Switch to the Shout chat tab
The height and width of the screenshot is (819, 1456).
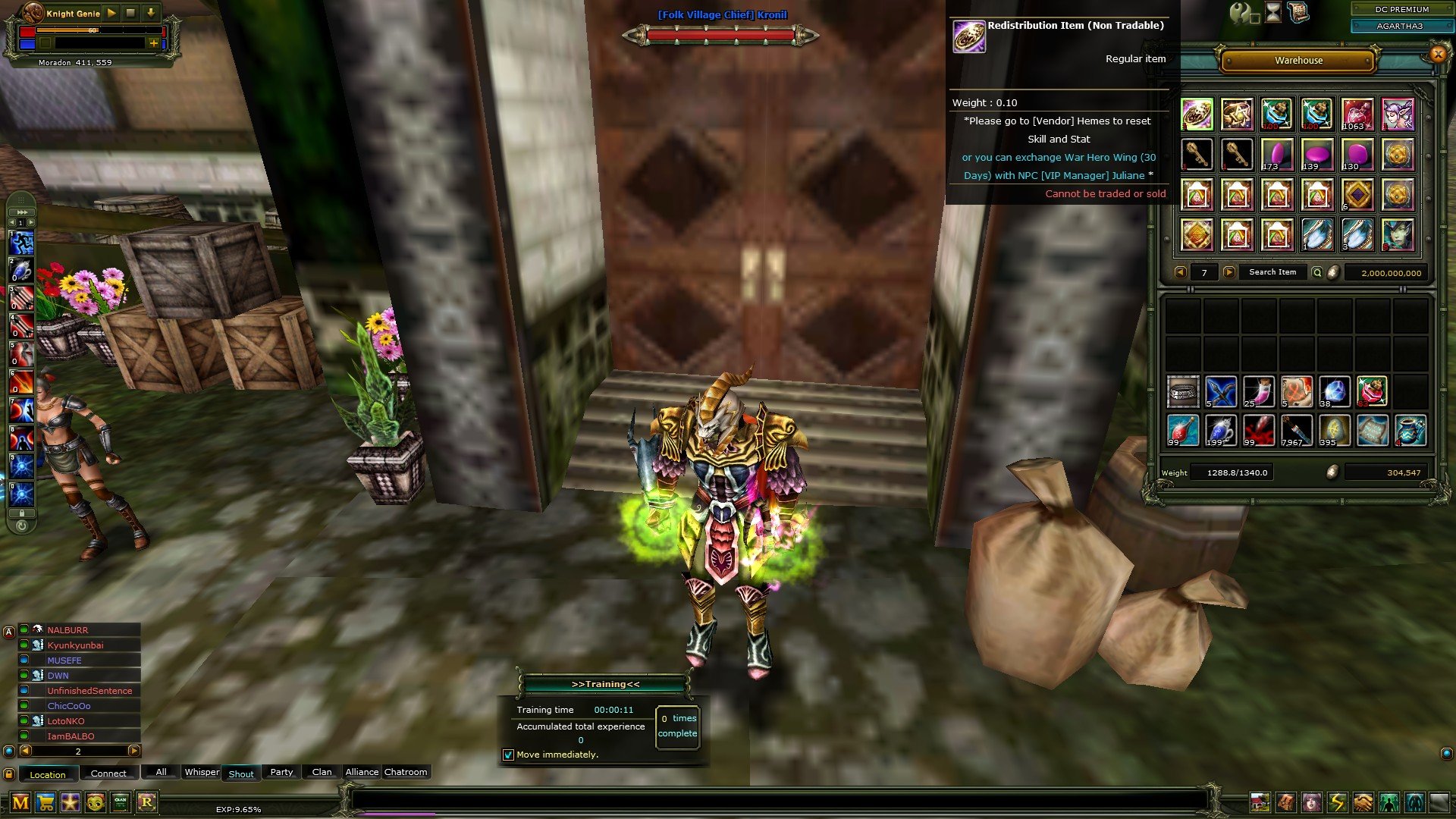pyautogui.click(x=241, y=774)
